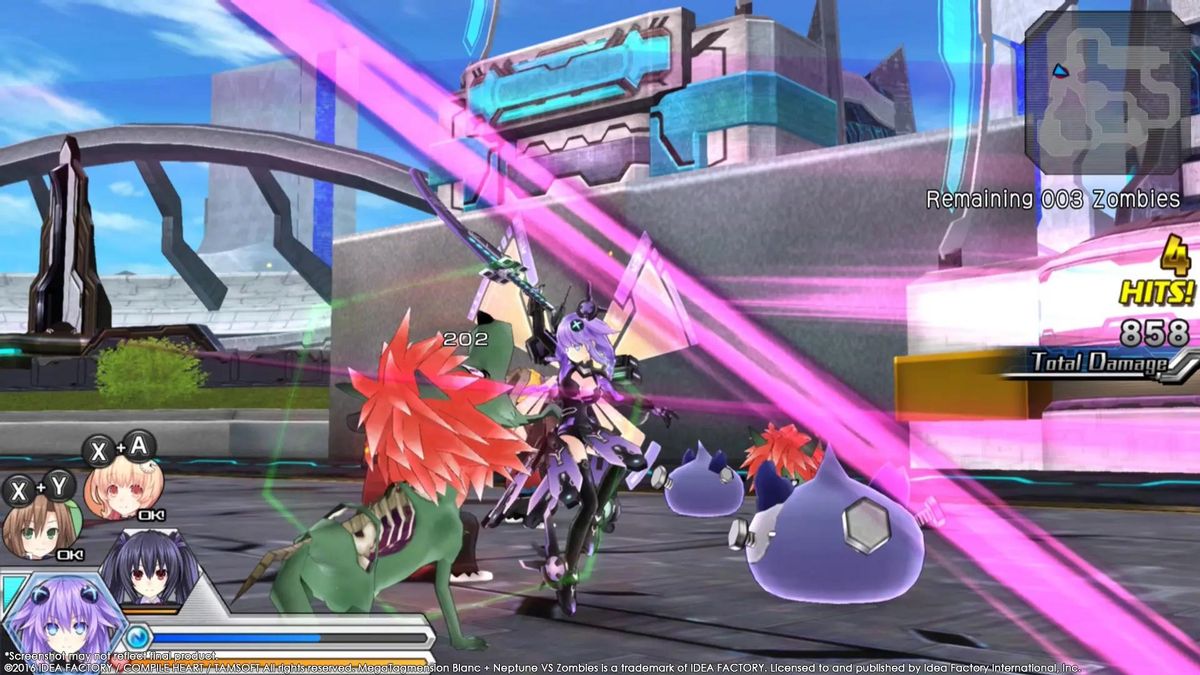1200x675 pixels.
Task: Show the Remaining Zombies objective tracker
Action: 1052,199
